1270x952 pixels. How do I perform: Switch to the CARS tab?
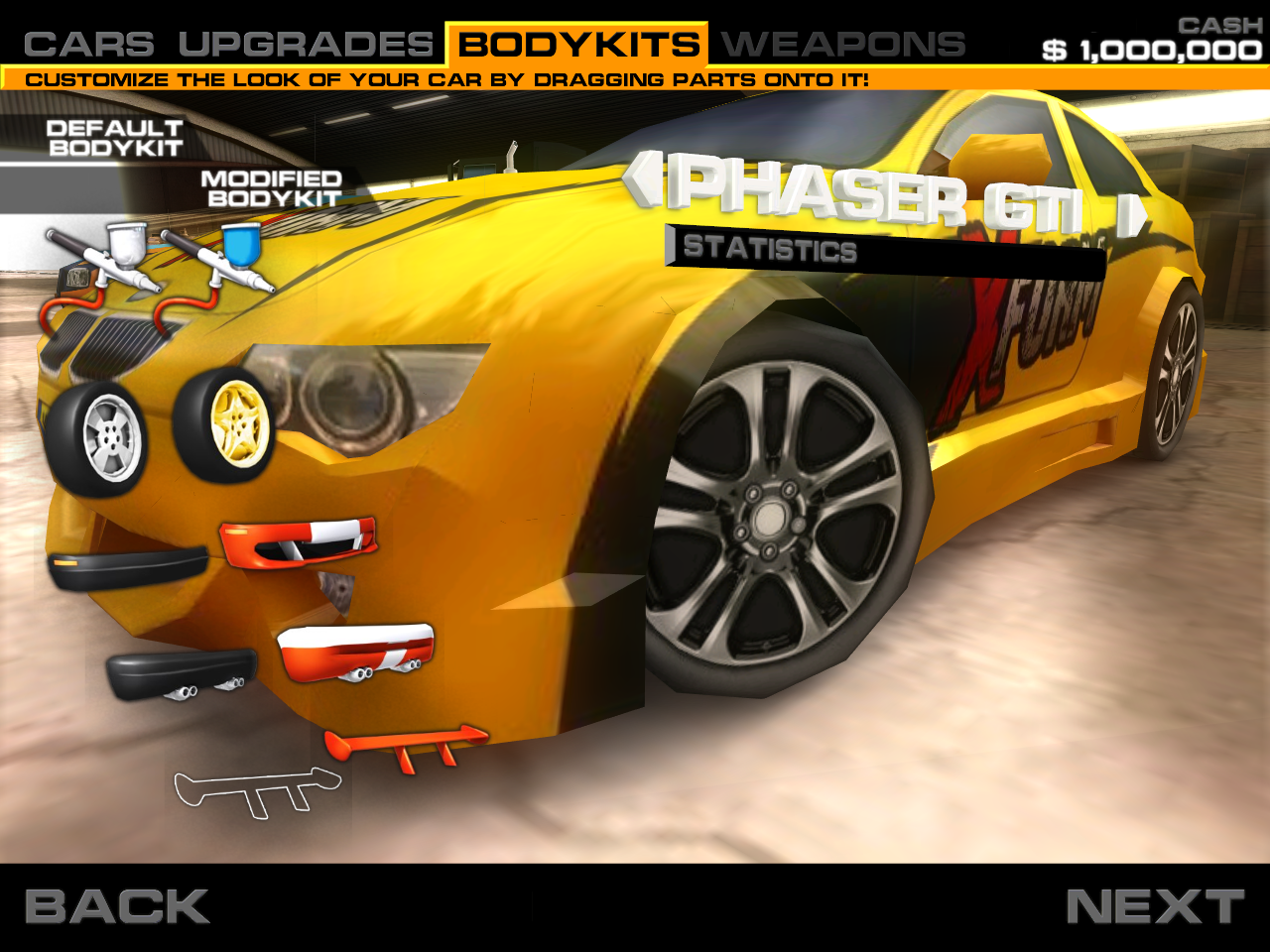87,42
